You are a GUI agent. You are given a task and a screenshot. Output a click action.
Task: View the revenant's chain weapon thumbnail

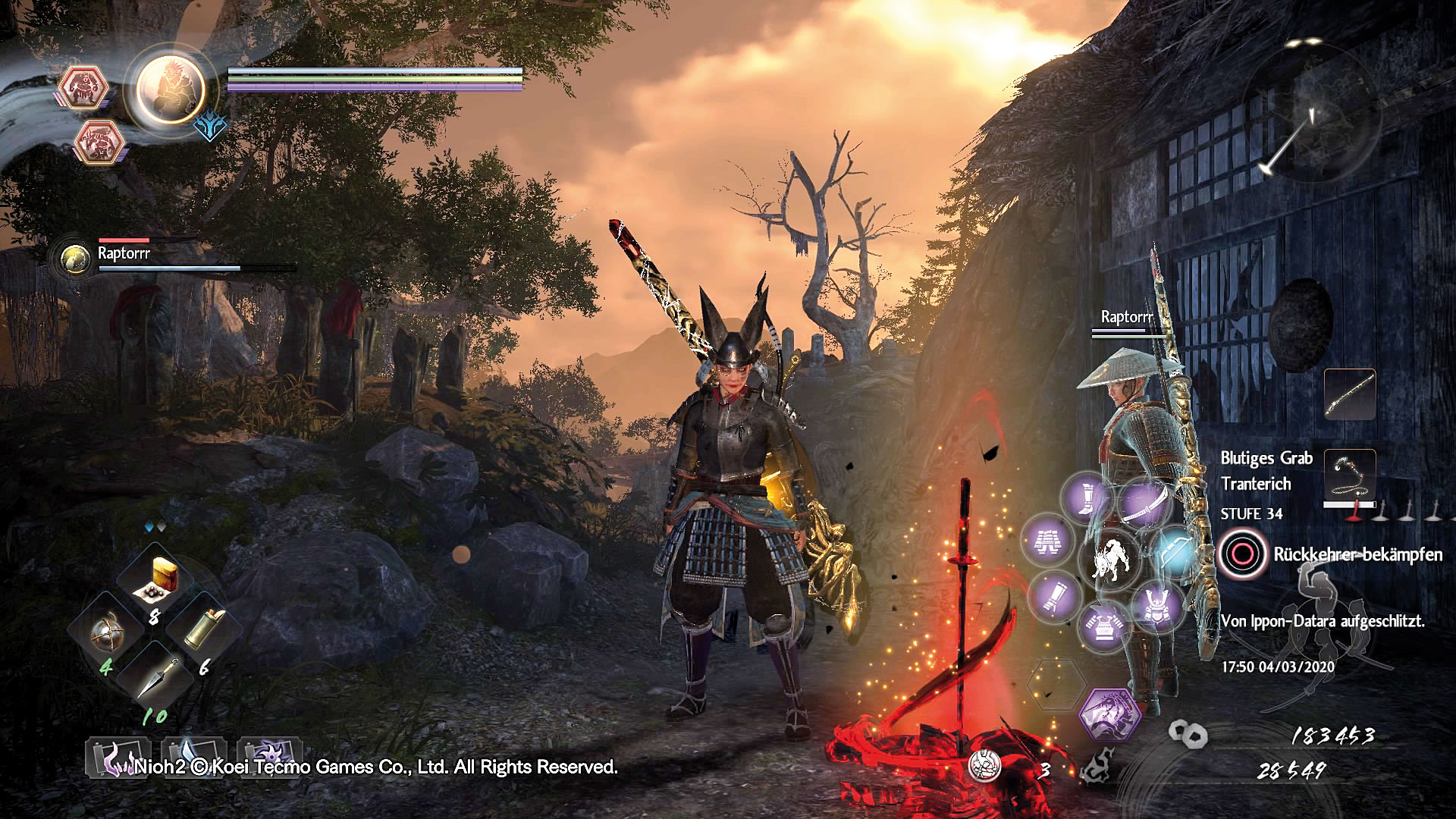[x=1350, y=475]
